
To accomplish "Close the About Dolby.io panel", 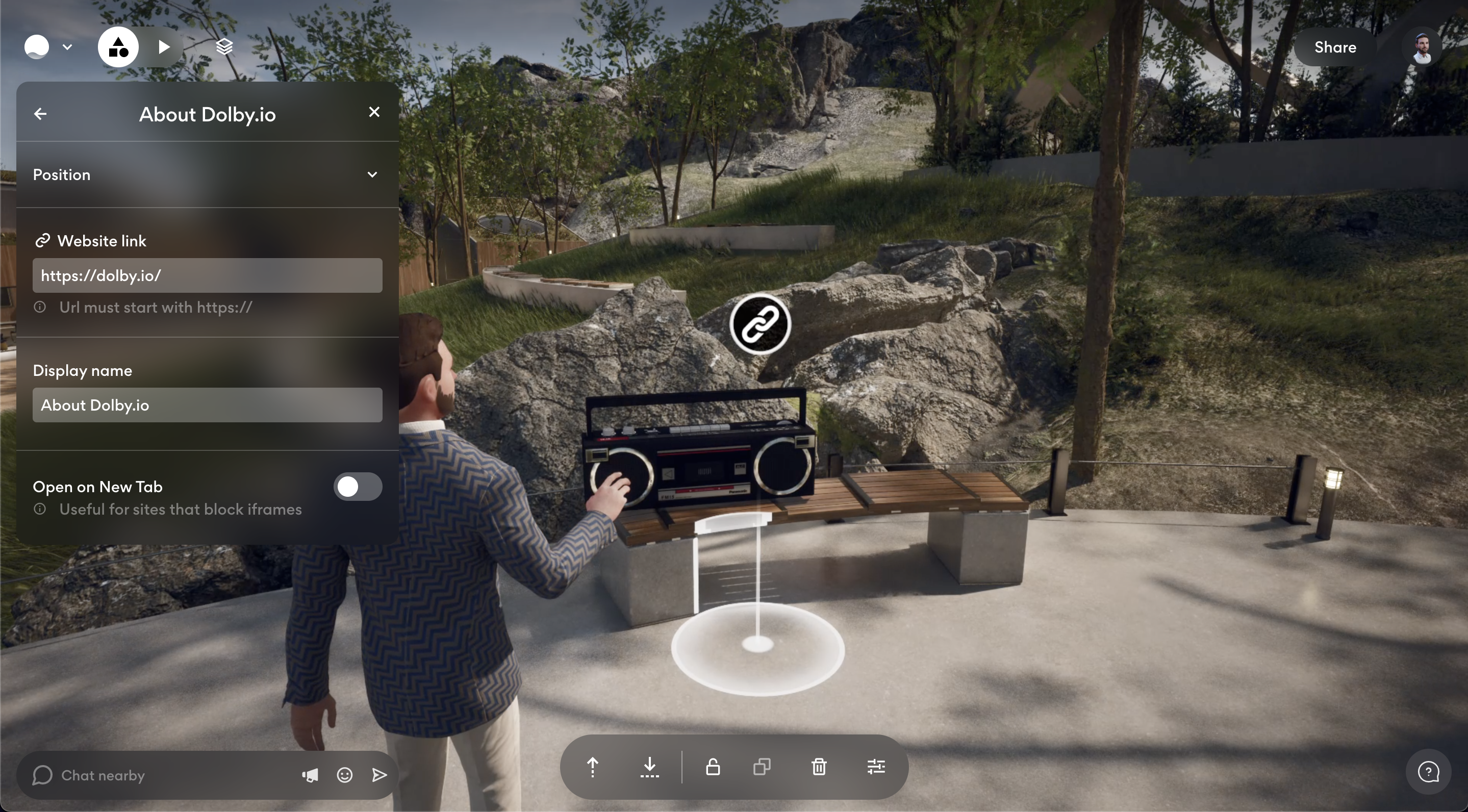I will coord(374,112).
